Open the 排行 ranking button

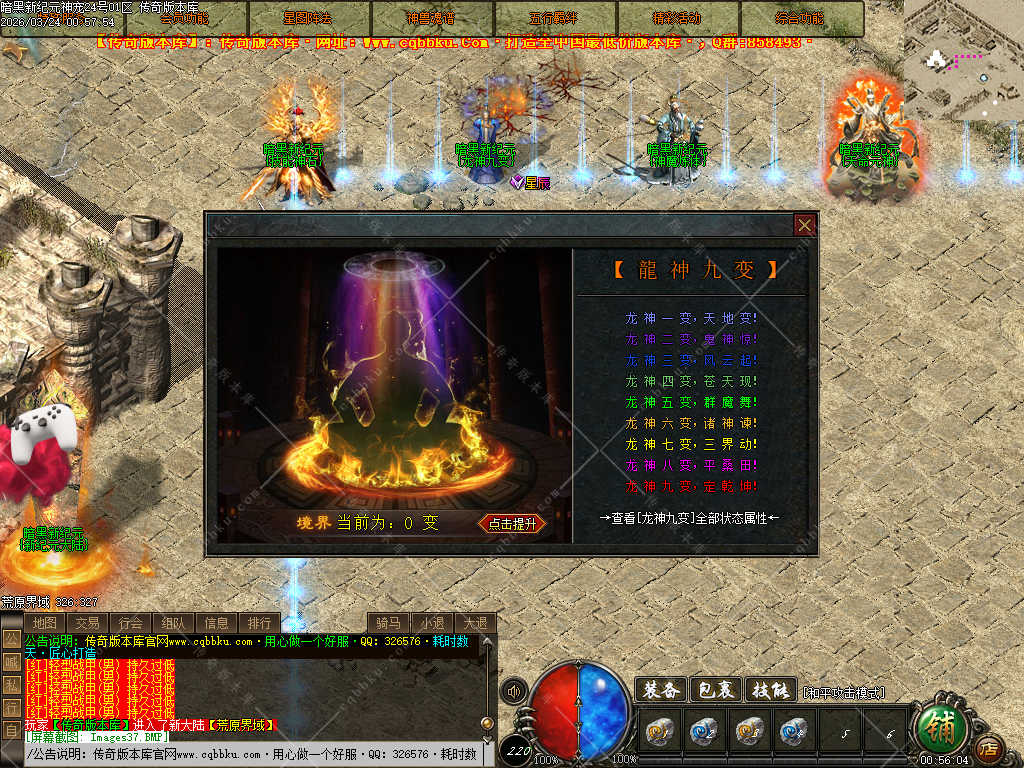tap(260, 623)
